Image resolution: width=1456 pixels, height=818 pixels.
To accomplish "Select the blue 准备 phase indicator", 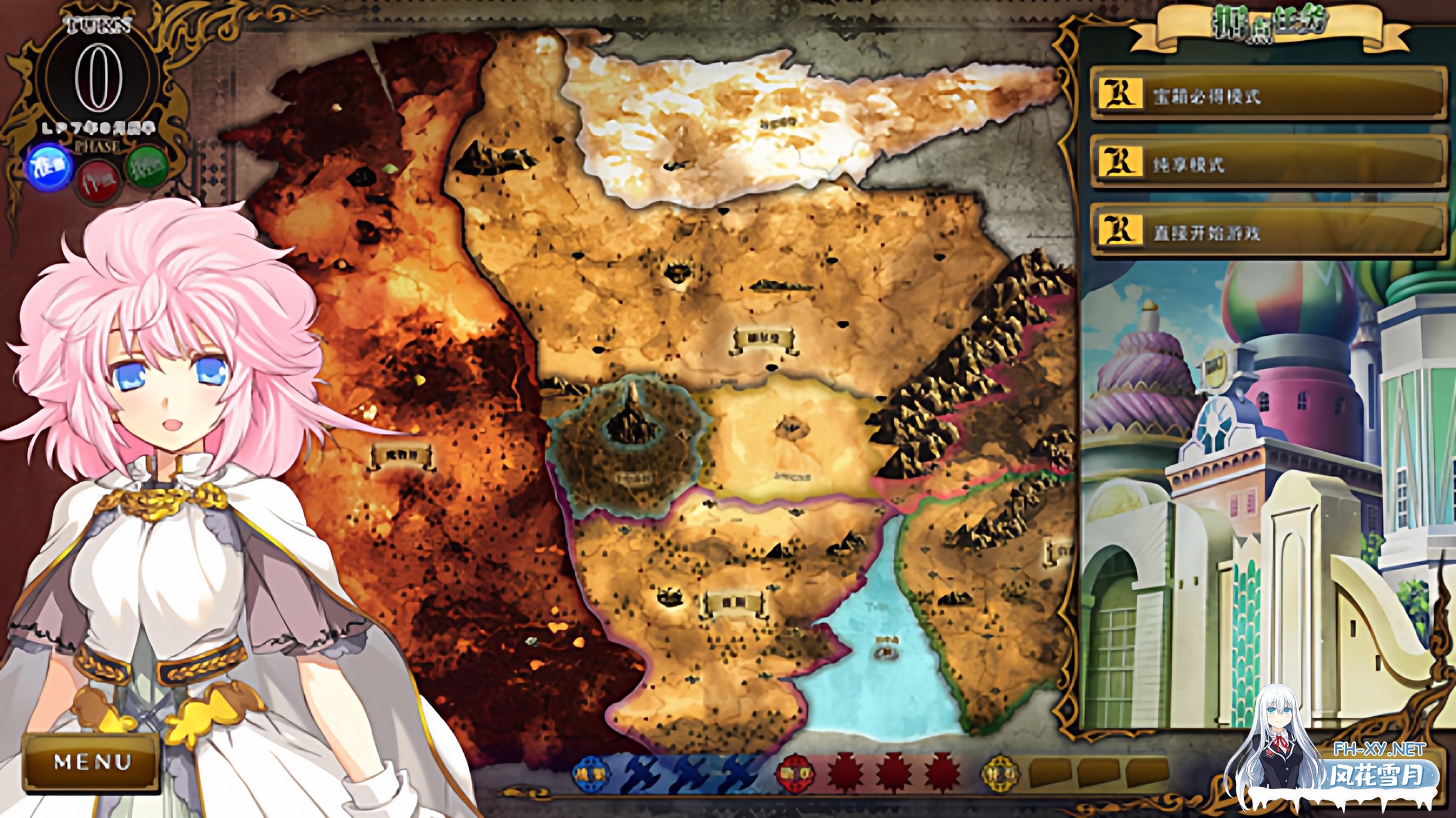I will click(49, 168).
